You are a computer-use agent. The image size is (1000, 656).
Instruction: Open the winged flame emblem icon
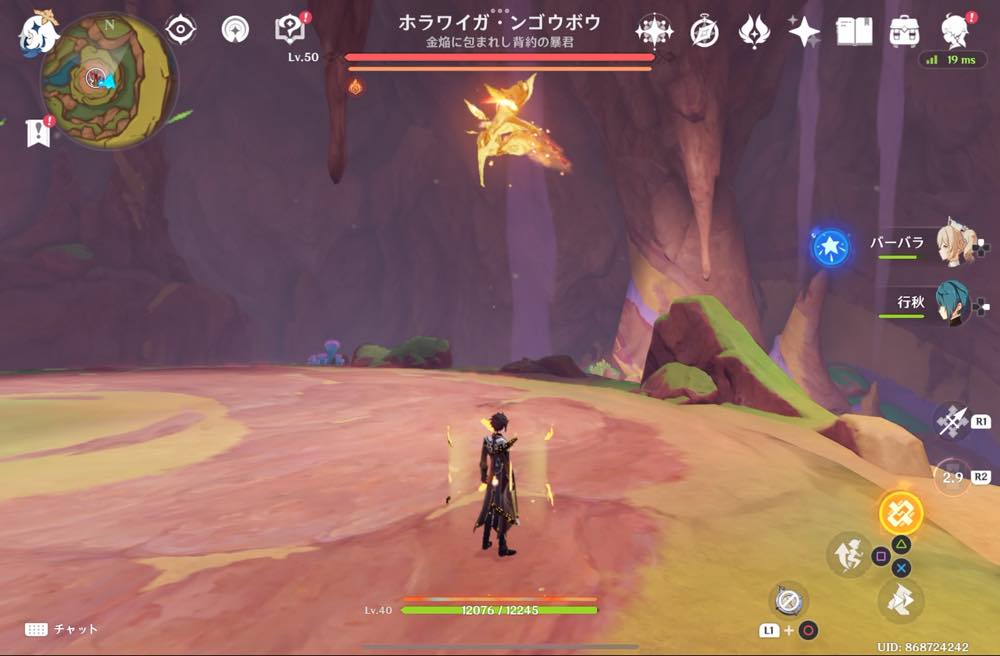[754, 32]
